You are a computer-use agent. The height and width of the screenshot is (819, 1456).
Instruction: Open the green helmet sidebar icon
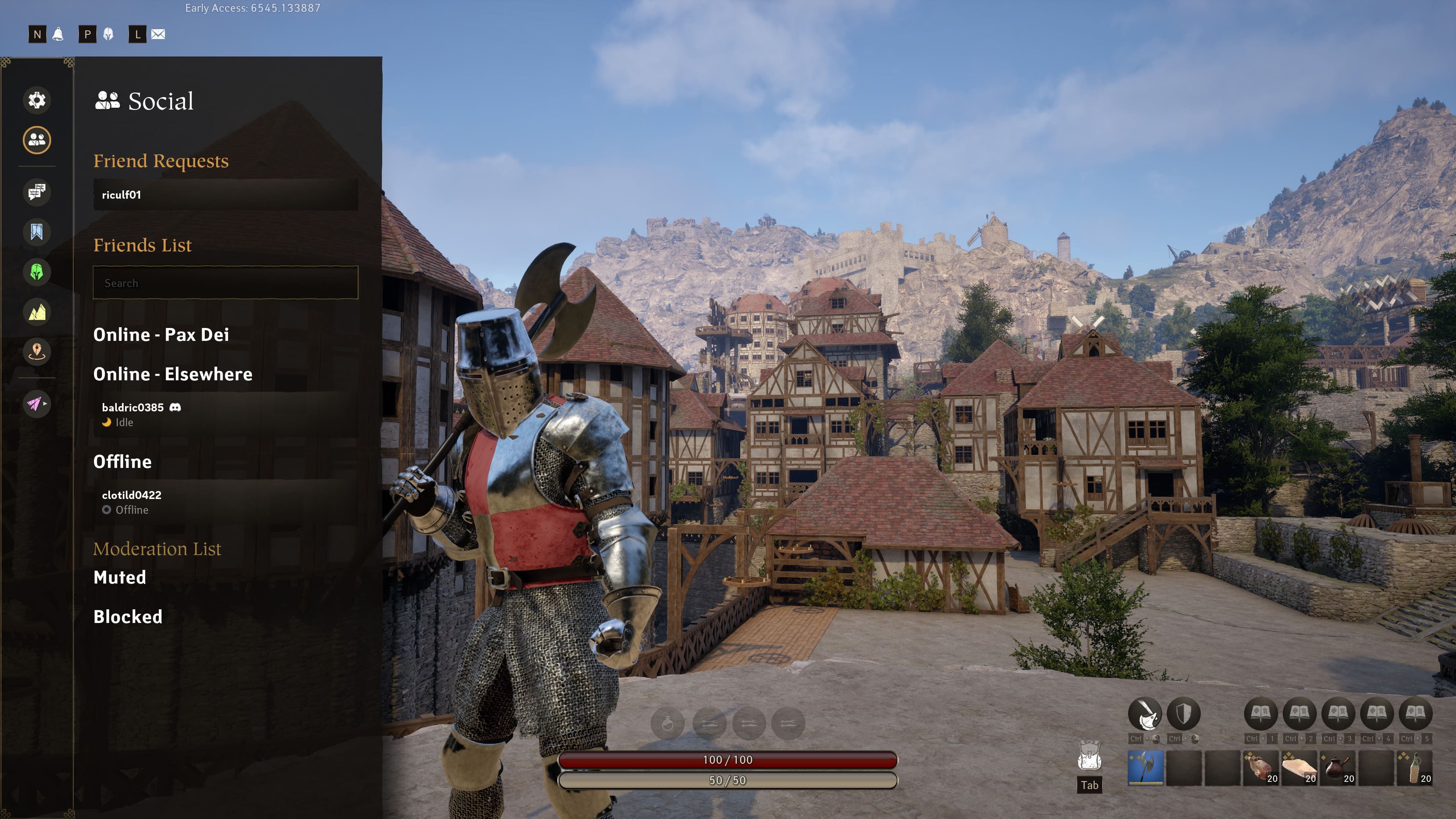click(x=37, y=272)
